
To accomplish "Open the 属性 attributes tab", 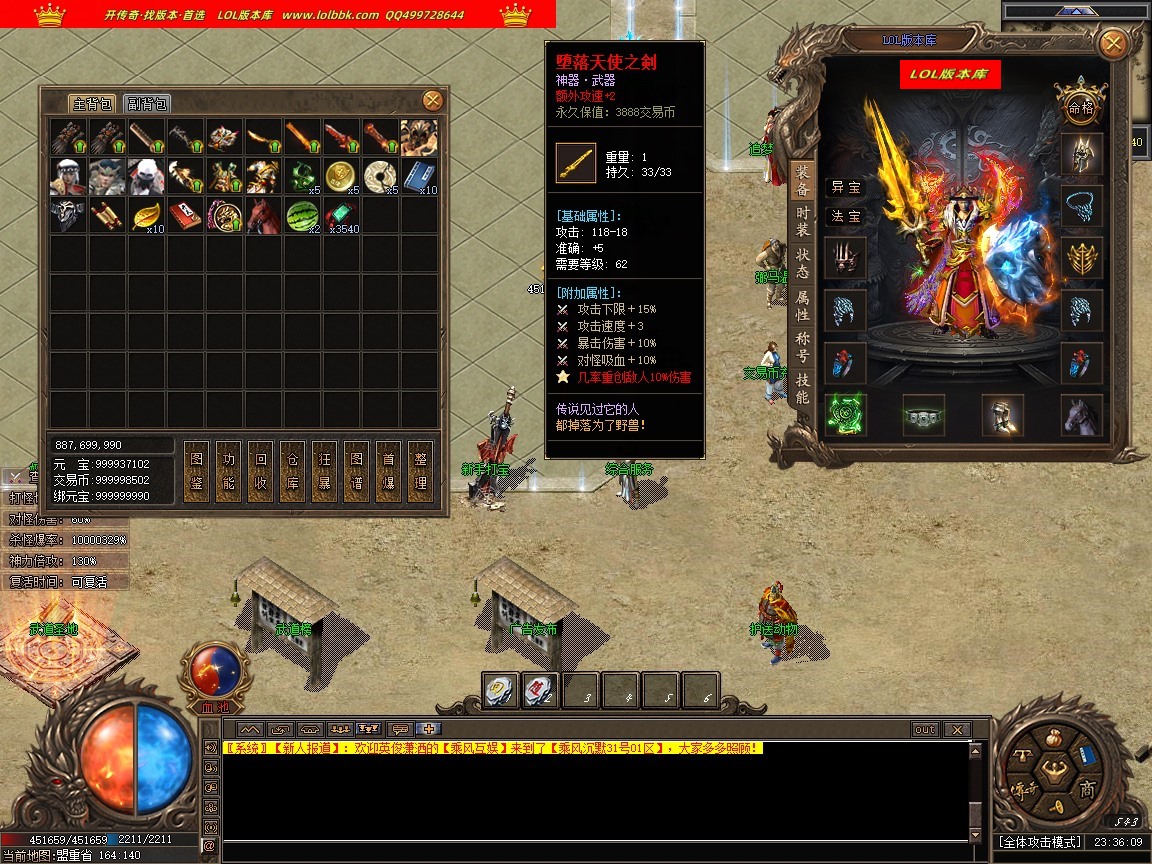I will click(802, 305).
